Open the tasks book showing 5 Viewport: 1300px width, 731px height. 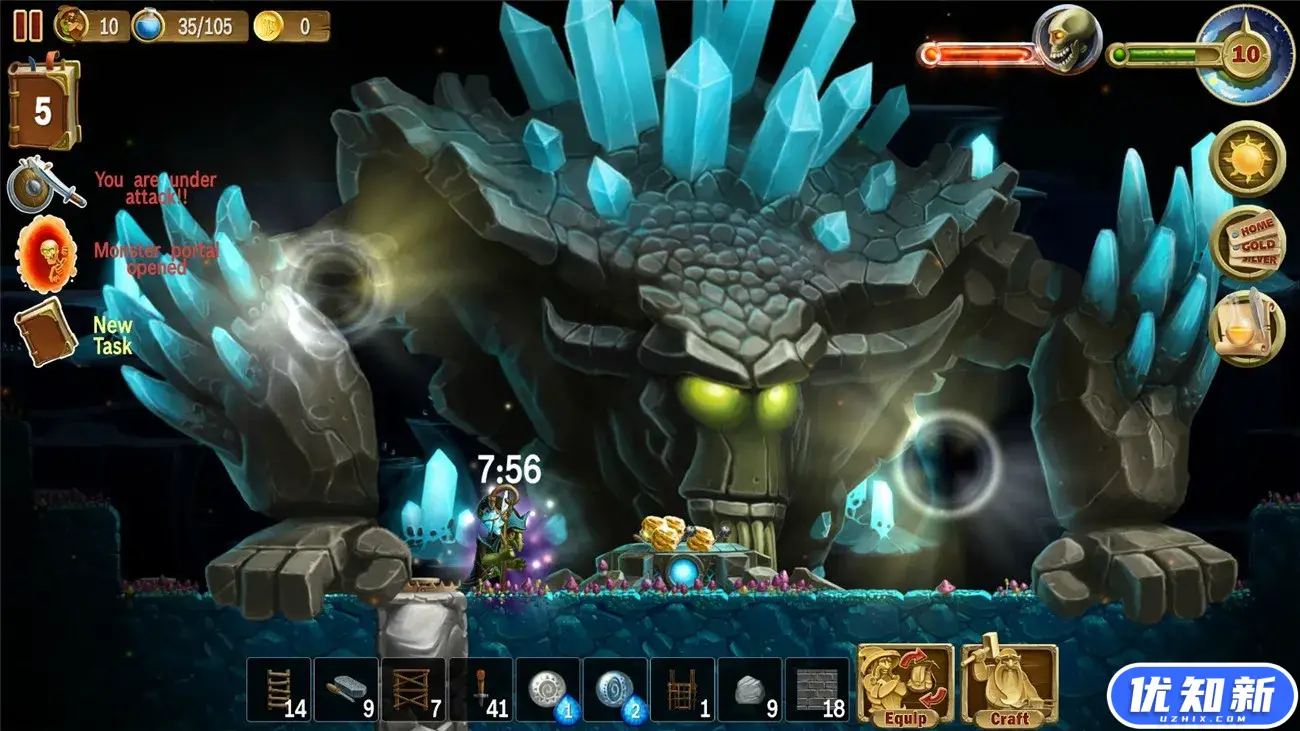pyautogui.click(x=43, y=105)
